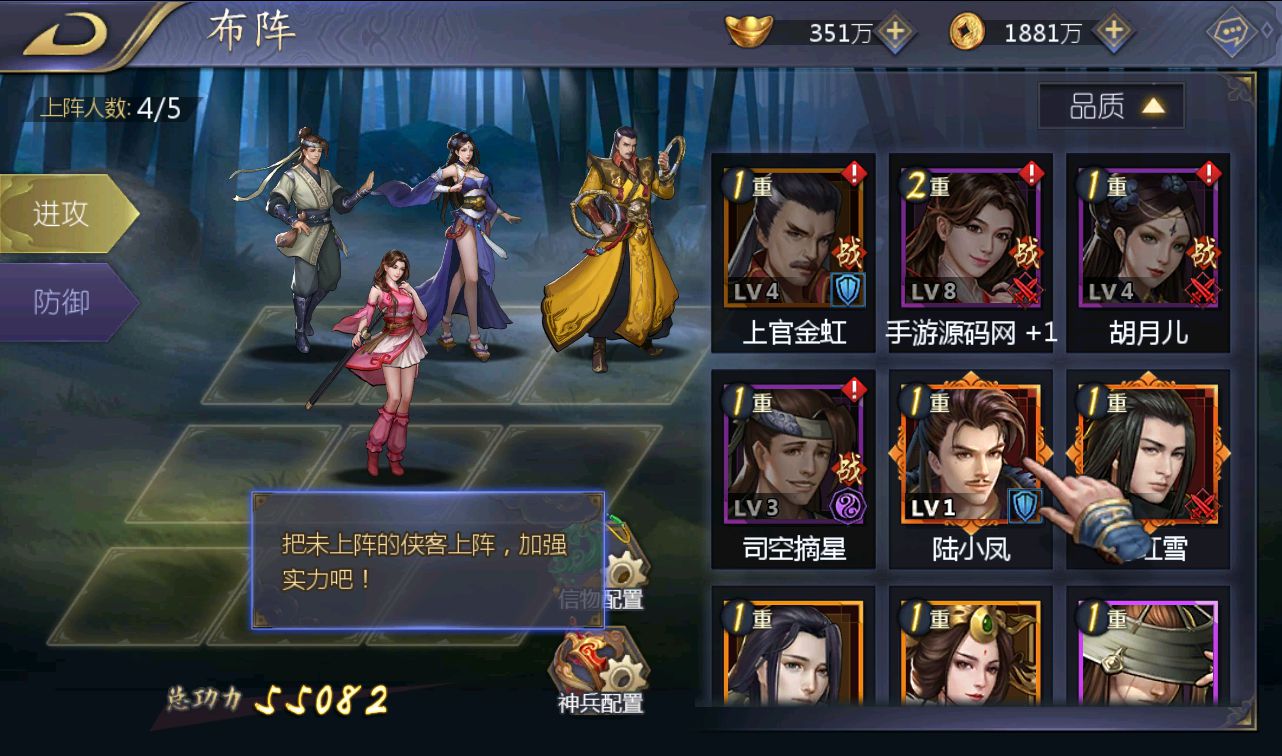The image size is (1282, 756).
Task: Select the 司空摘星 hero card
Action: [x=793, y=460]
